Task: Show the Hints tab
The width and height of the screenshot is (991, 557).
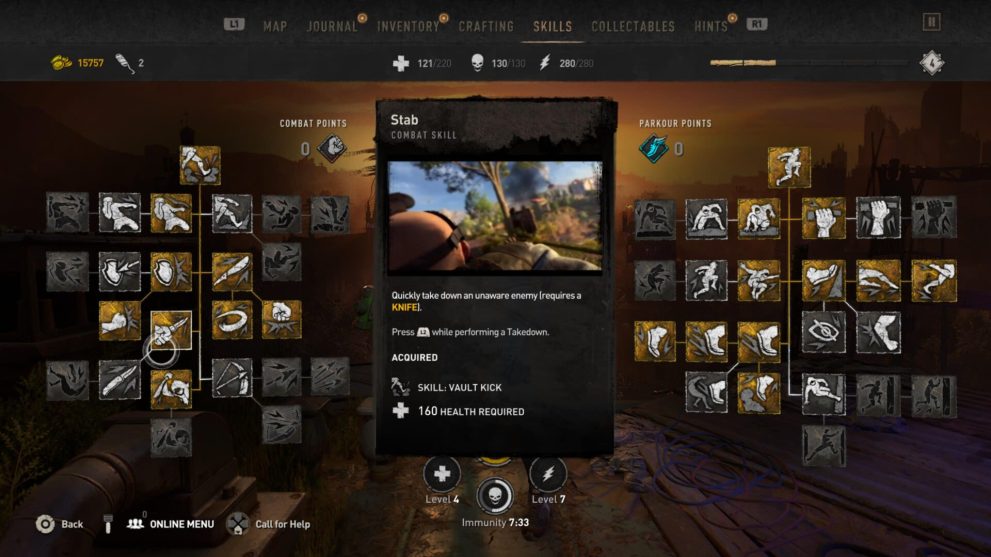Action: 711,26
